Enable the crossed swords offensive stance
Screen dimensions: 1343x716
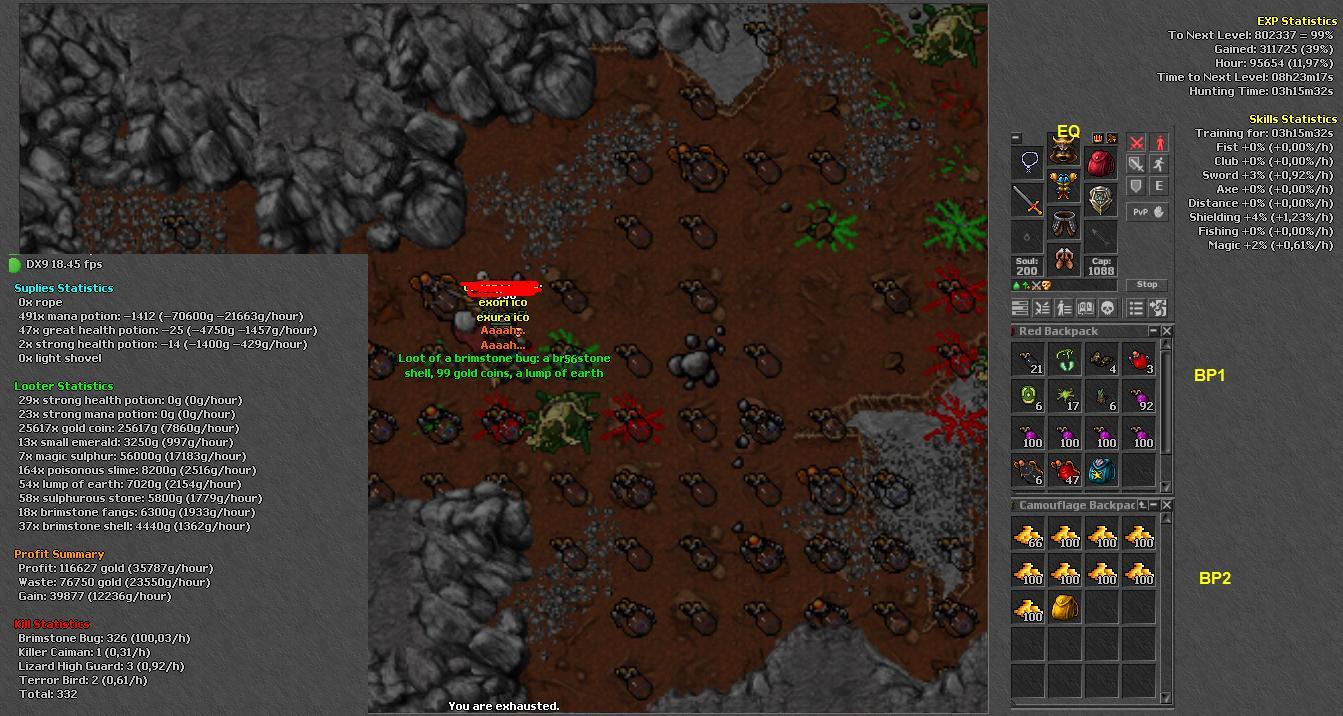click(1137, 143)
